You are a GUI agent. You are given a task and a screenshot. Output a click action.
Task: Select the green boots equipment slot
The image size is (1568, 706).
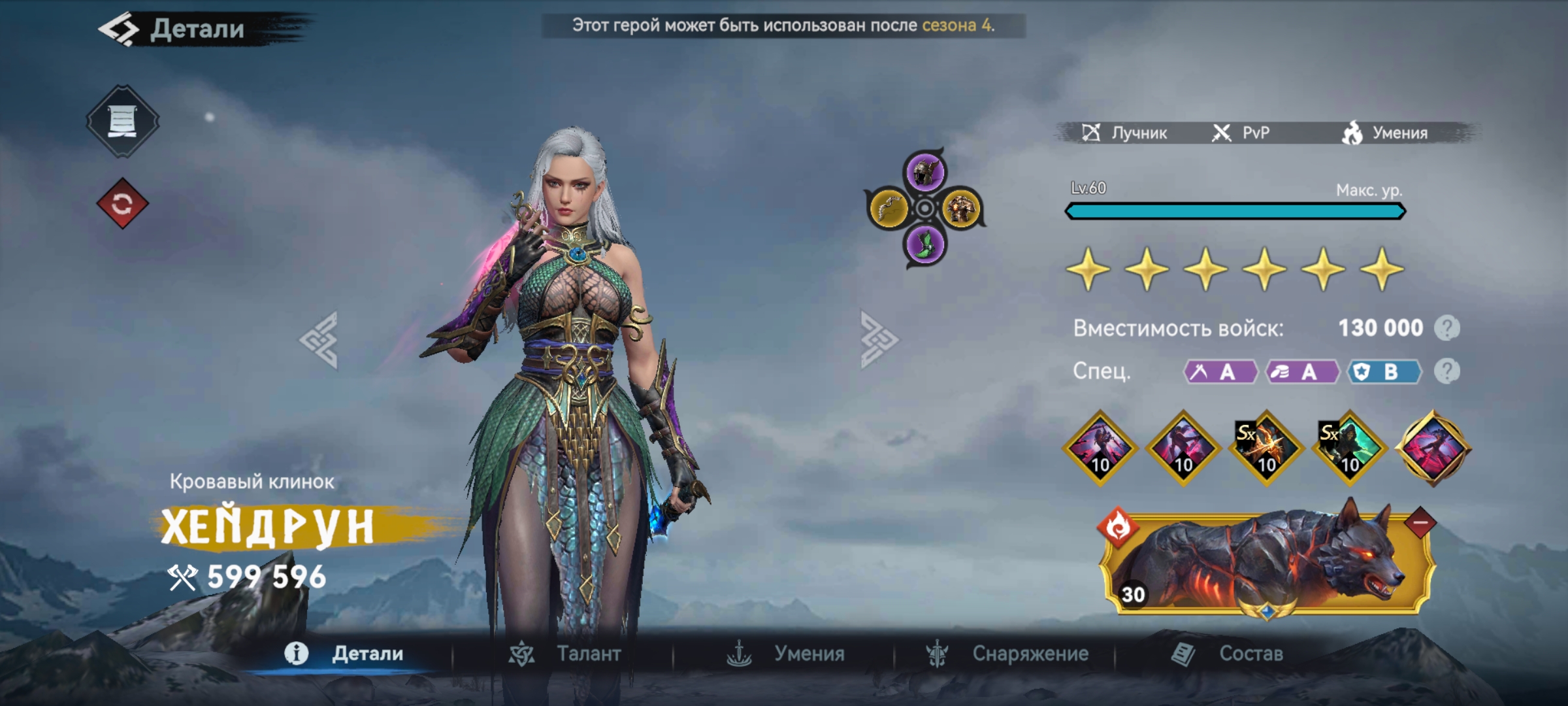925,245
